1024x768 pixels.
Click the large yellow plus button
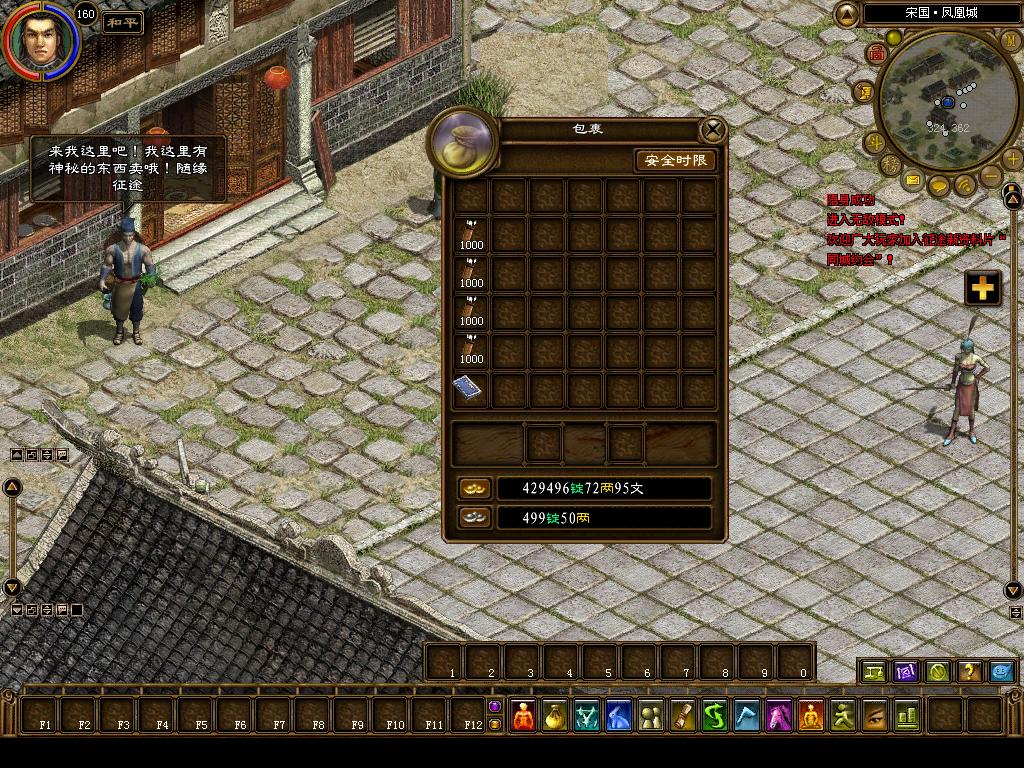click(983, 288)
